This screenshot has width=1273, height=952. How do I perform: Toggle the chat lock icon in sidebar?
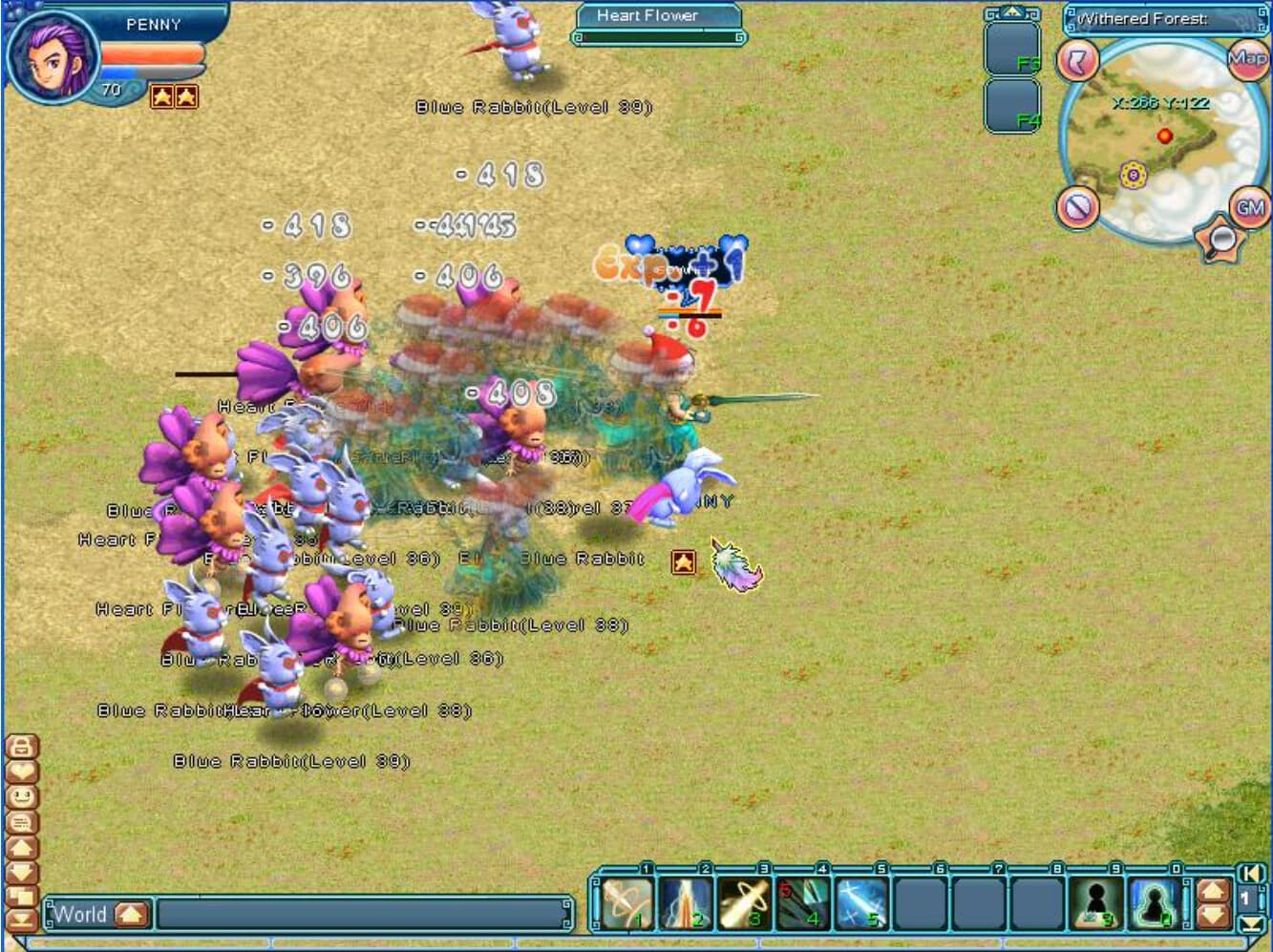(21, 747)
